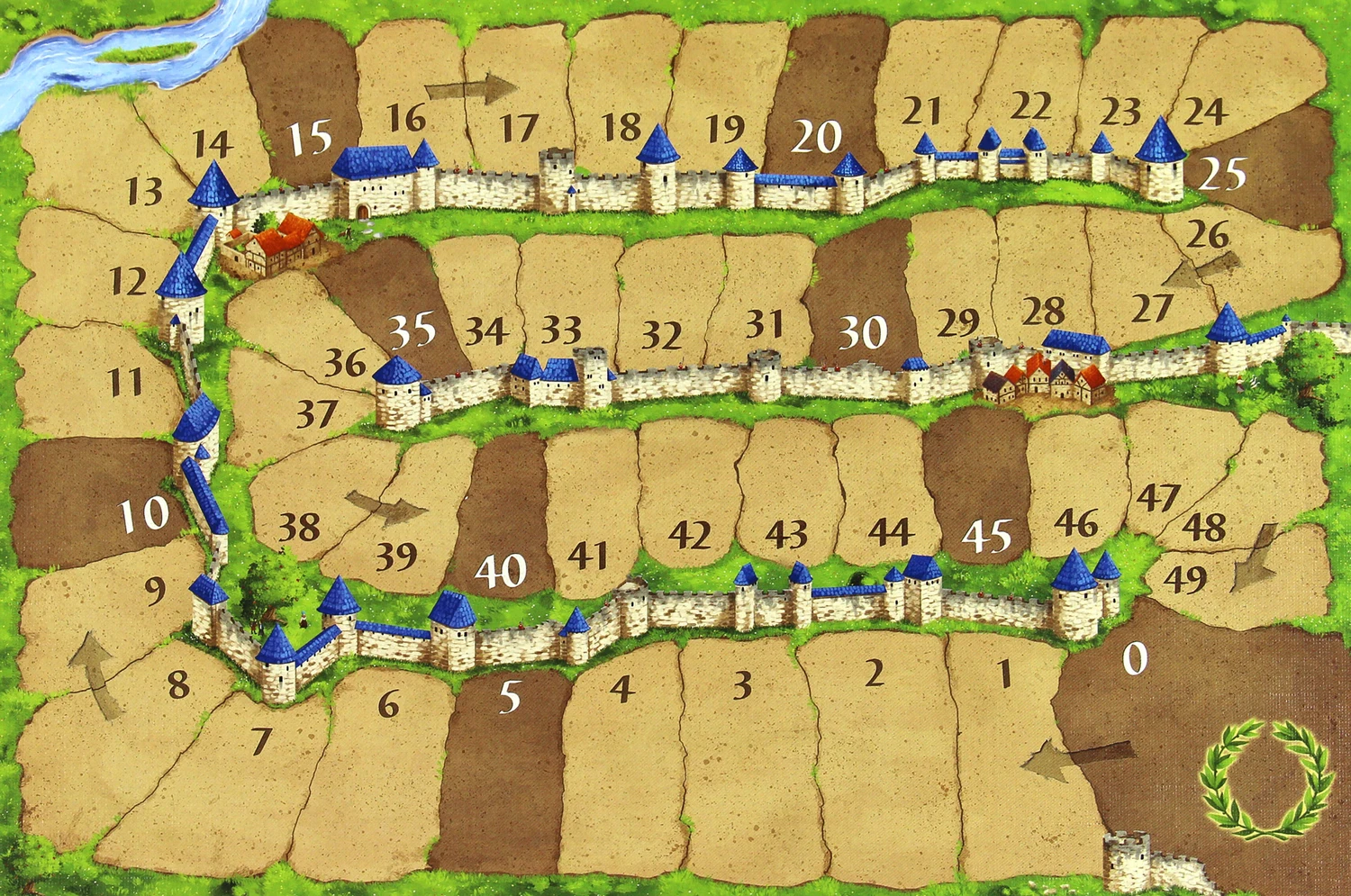Select score space 40
This screenshot has width=1351, height=896.
(500, 570)
